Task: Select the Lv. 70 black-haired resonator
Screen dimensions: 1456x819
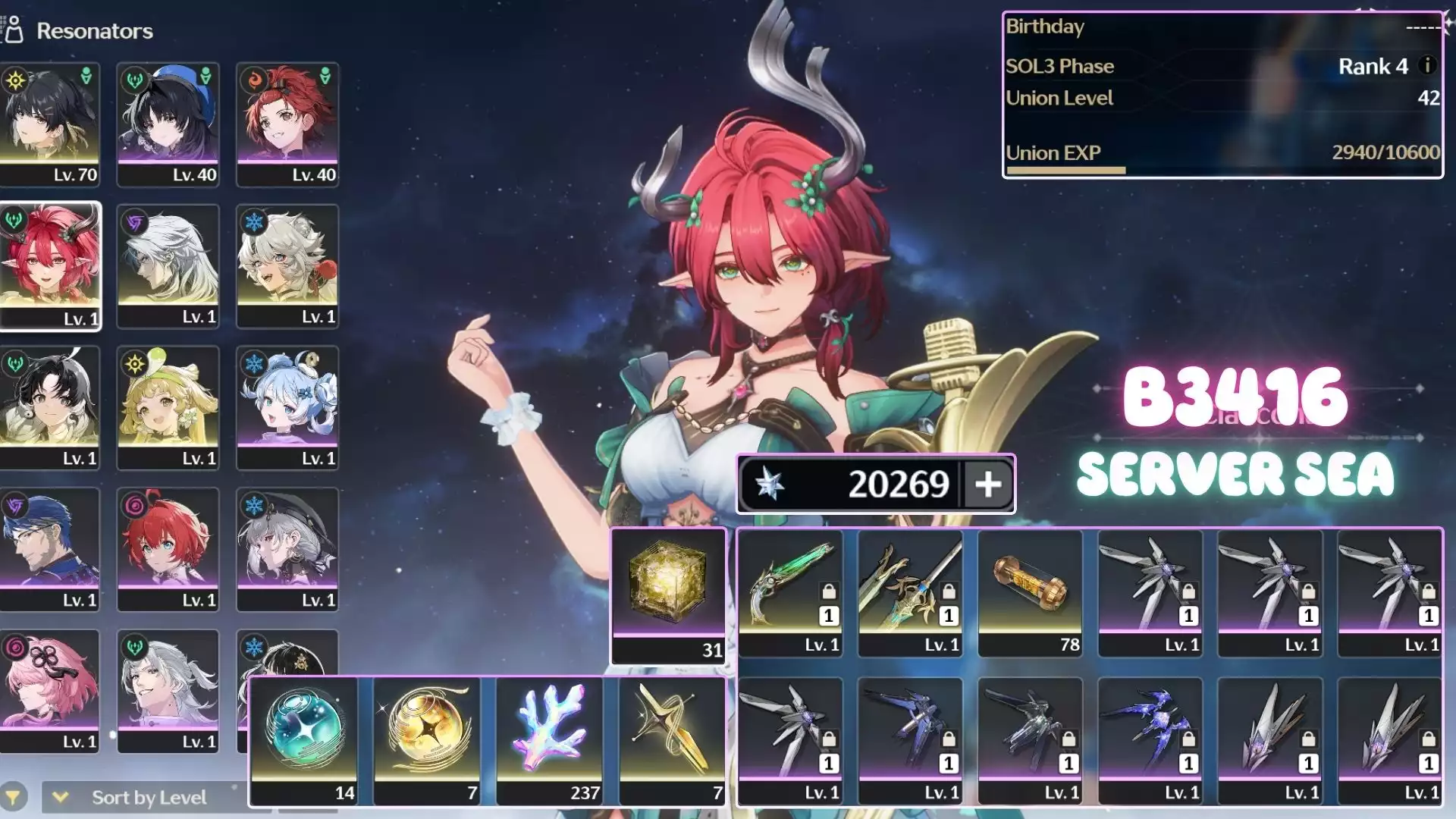Action: coord(50,124)
